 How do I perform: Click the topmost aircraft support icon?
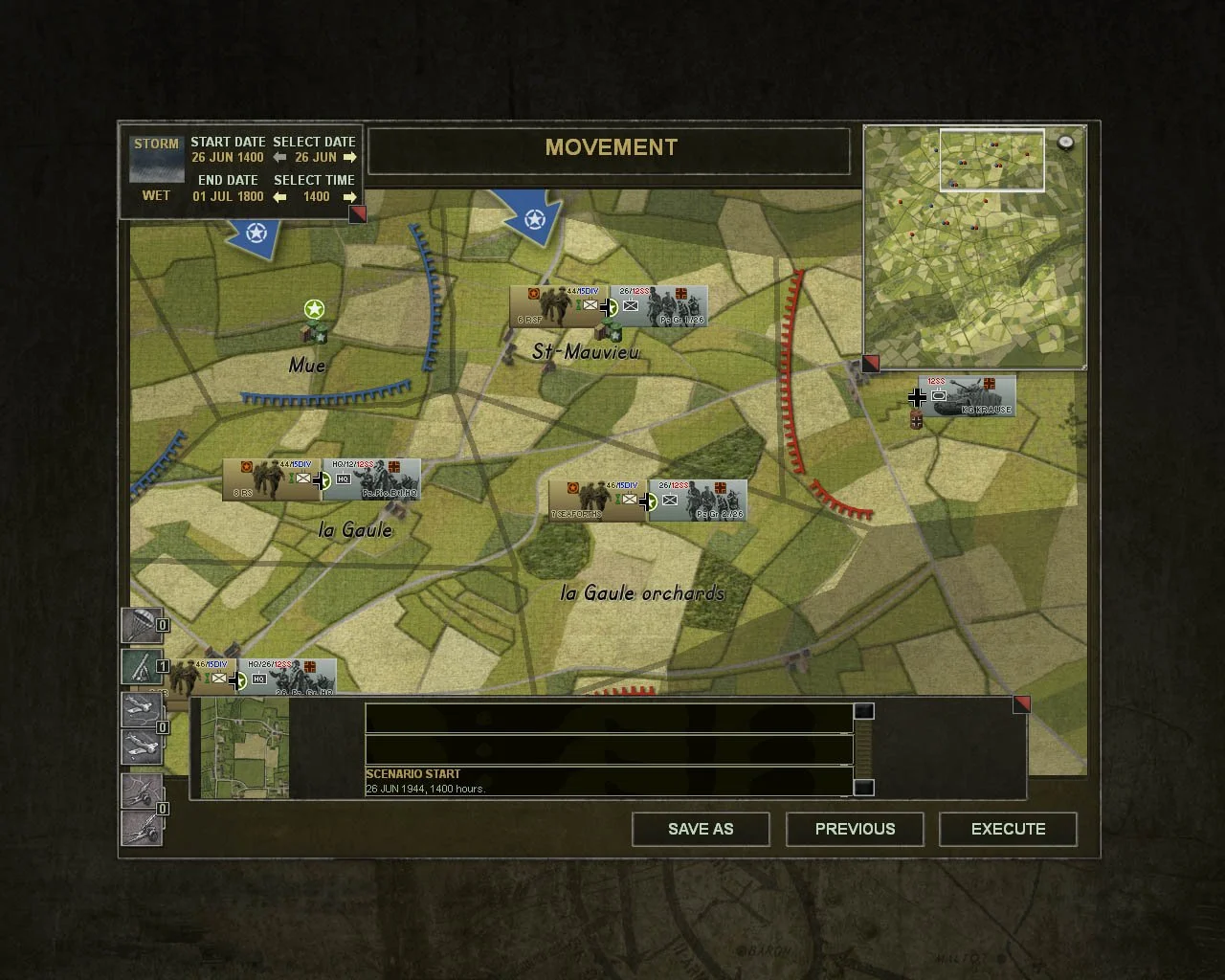tap(143, 711)
